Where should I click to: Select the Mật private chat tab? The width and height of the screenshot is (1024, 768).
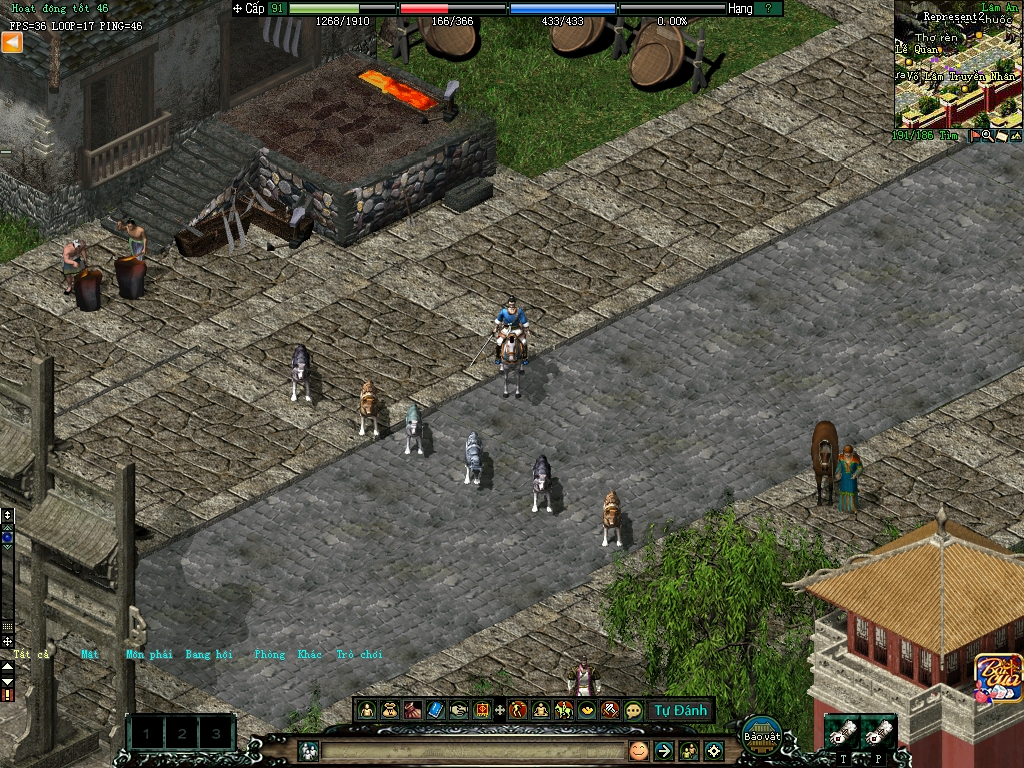click(x=91, y=654)
